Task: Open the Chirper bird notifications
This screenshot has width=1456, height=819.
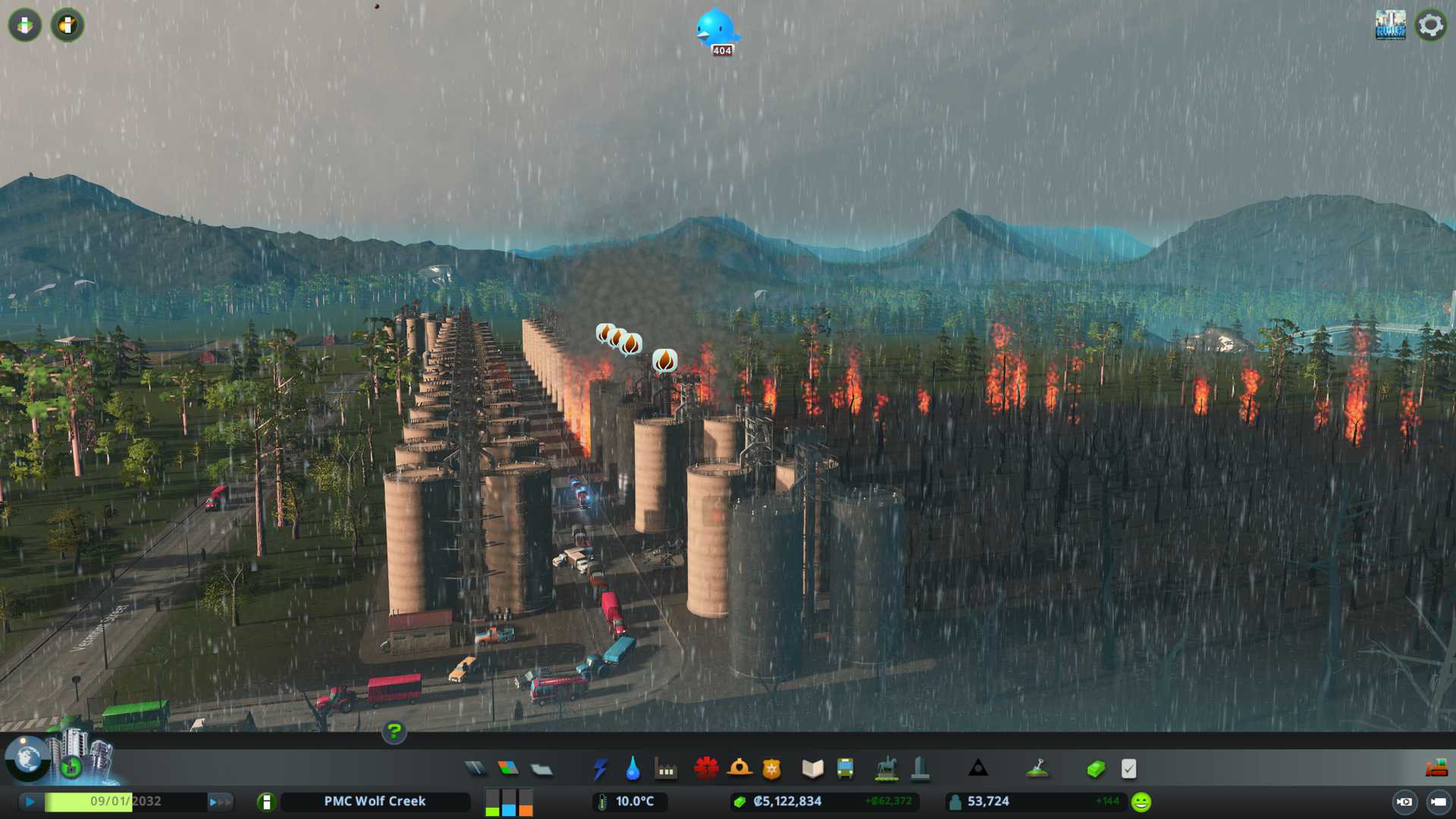Action: [717, 30]
